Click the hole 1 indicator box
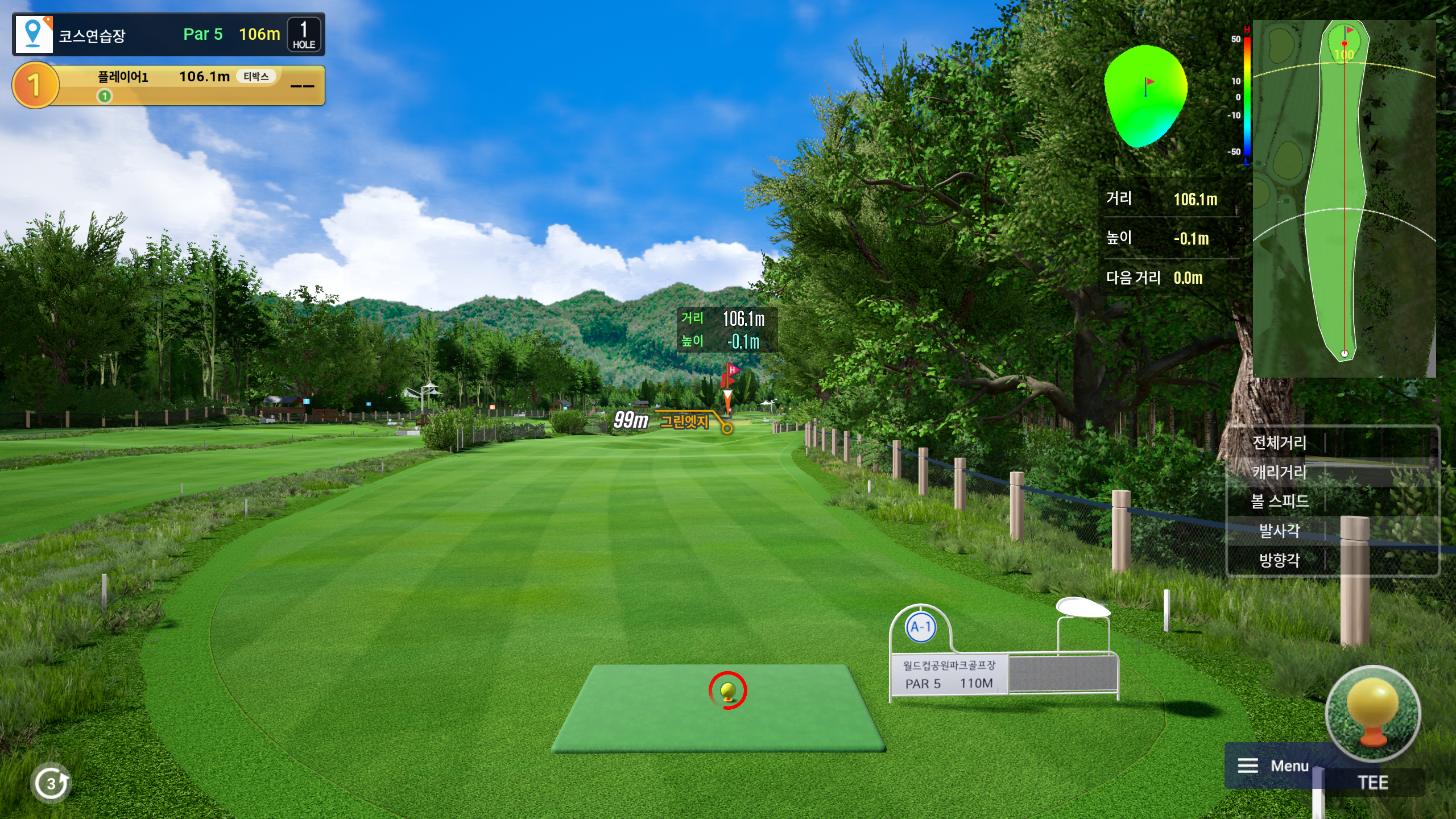Image resolution: width=1456 pixels, height=819 pixels. pos(304,35)
